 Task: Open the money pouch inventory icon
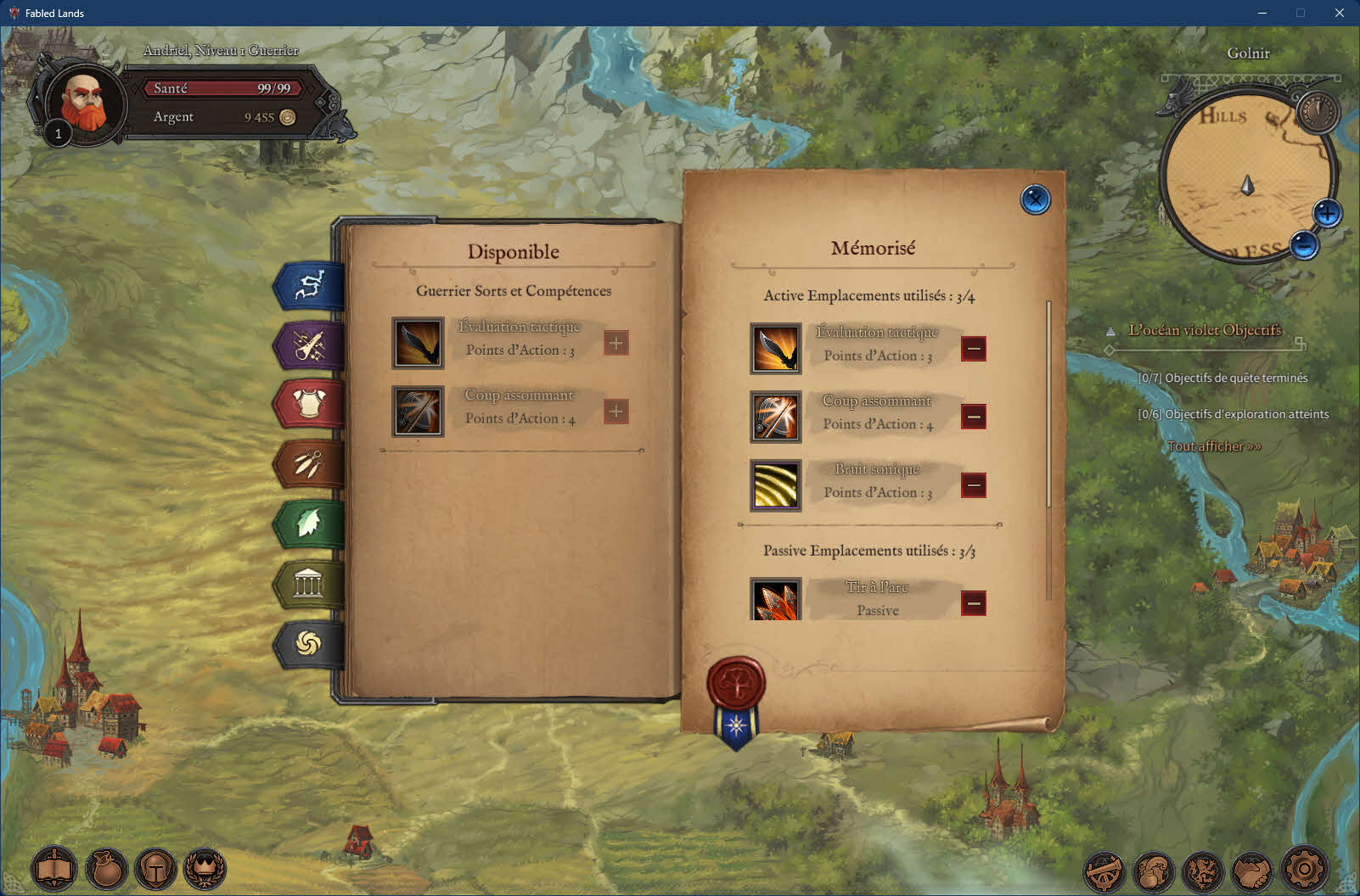[x=106, y=870]
